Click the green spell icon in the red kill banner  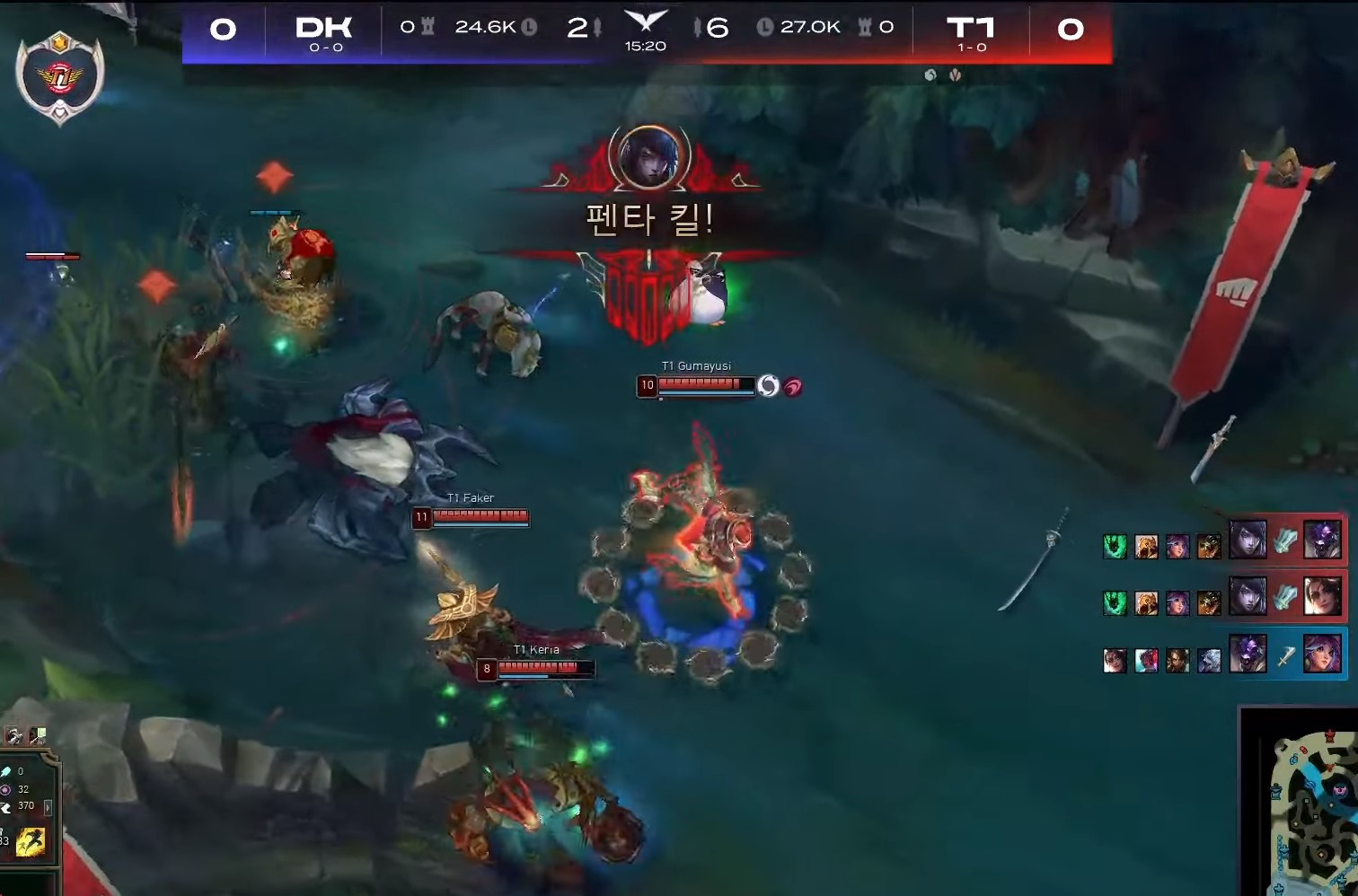pyautogui.click(x=1115, y=547)
